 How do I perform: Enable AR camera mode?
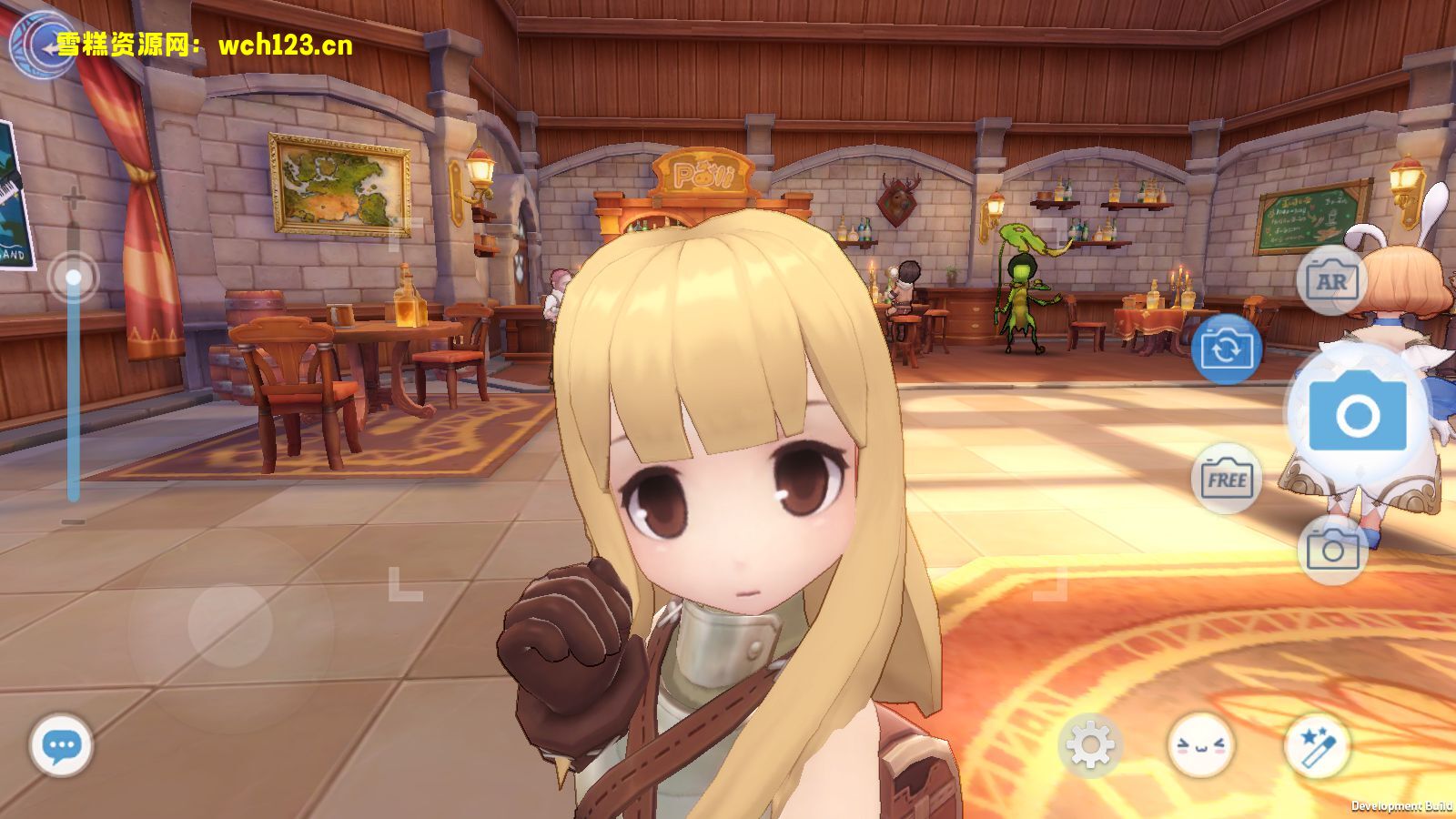tap(1331, 281)
